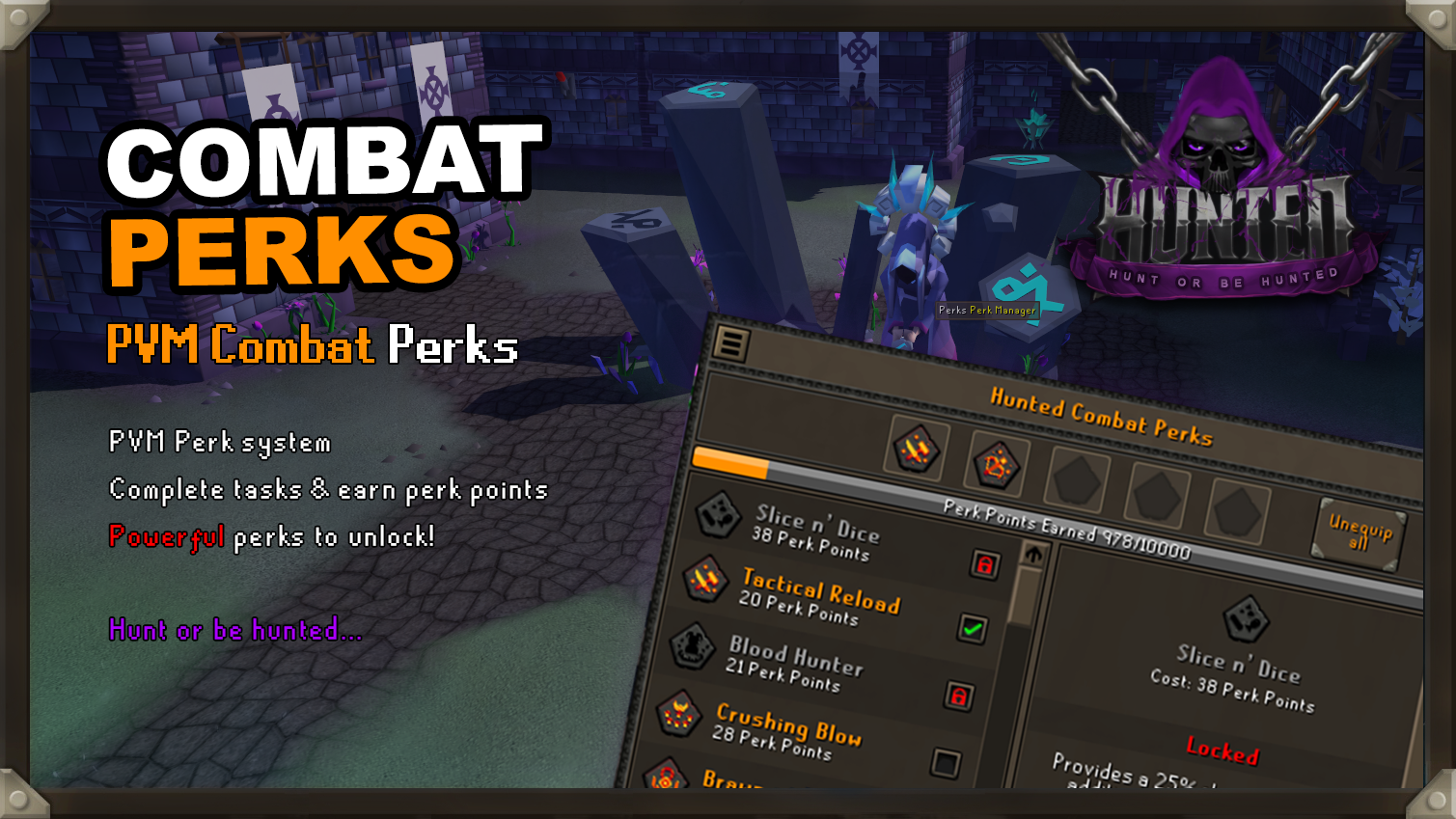Click the Perks Perk Manager name label
Viewport: 1456px width, 819px height.
(x=985, y=312)
